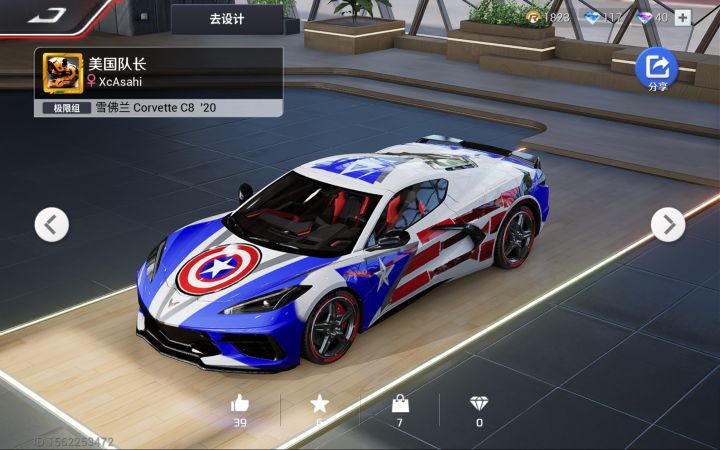The width and height of the screenshot is (720, 450).
Task: View creator XcAsahi's avatar
Action: pos(63,72)
